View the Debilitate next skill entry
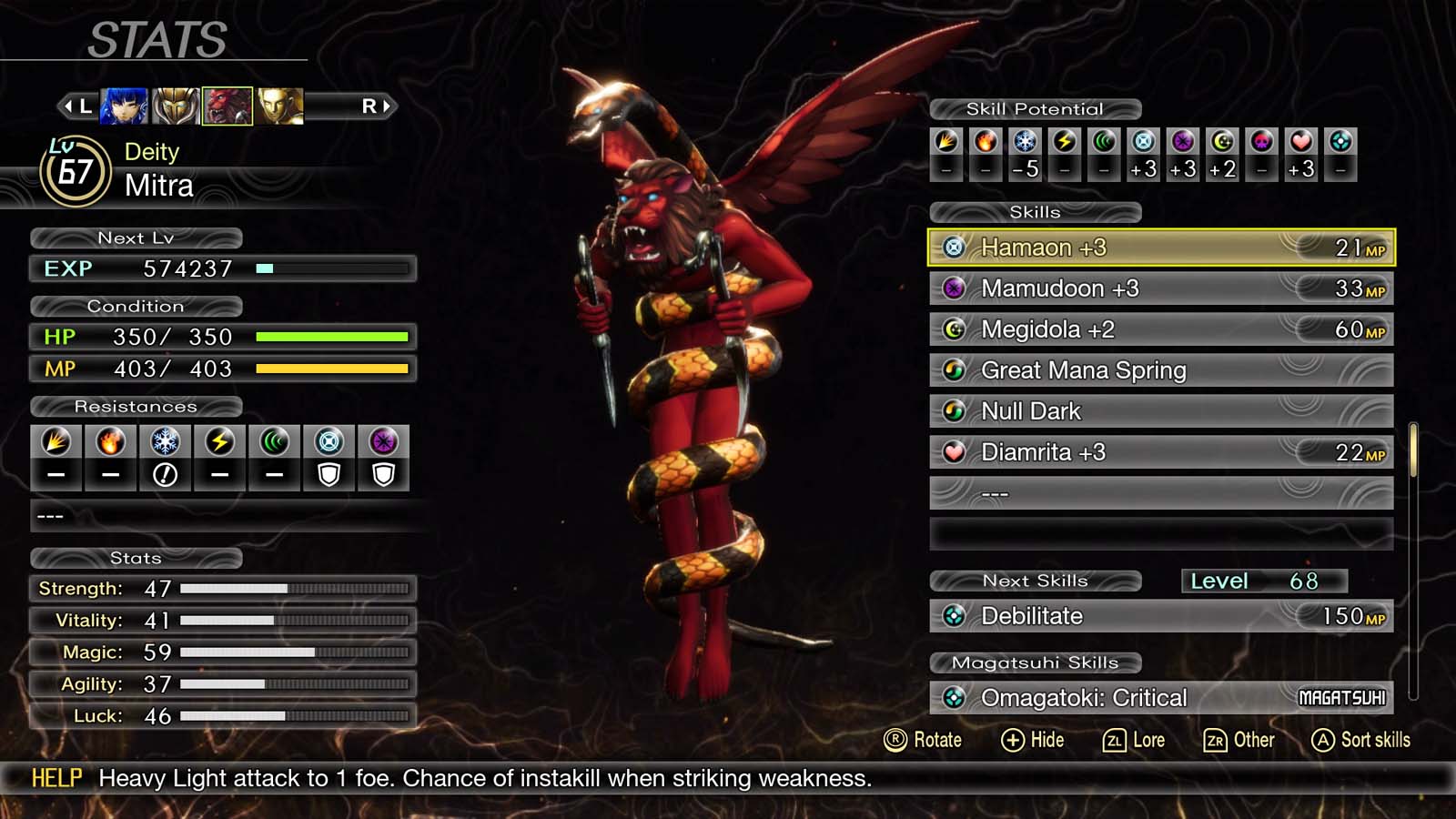1456x819 pixels. [1160, 616]
